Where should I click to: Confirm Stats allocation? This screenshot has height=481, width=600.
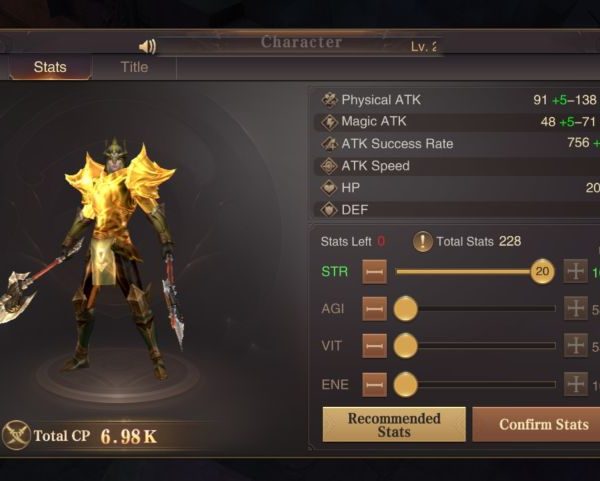540,425
